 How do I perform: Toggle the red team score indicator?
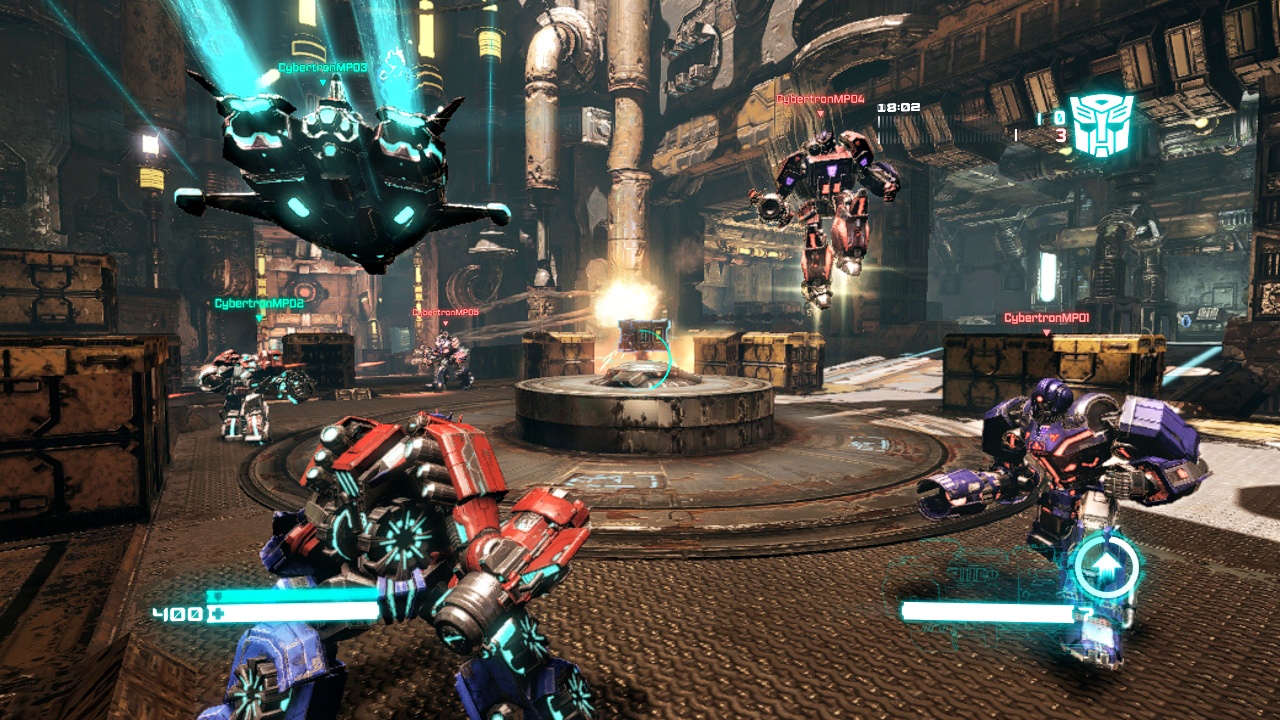[x=1060, y=134]
